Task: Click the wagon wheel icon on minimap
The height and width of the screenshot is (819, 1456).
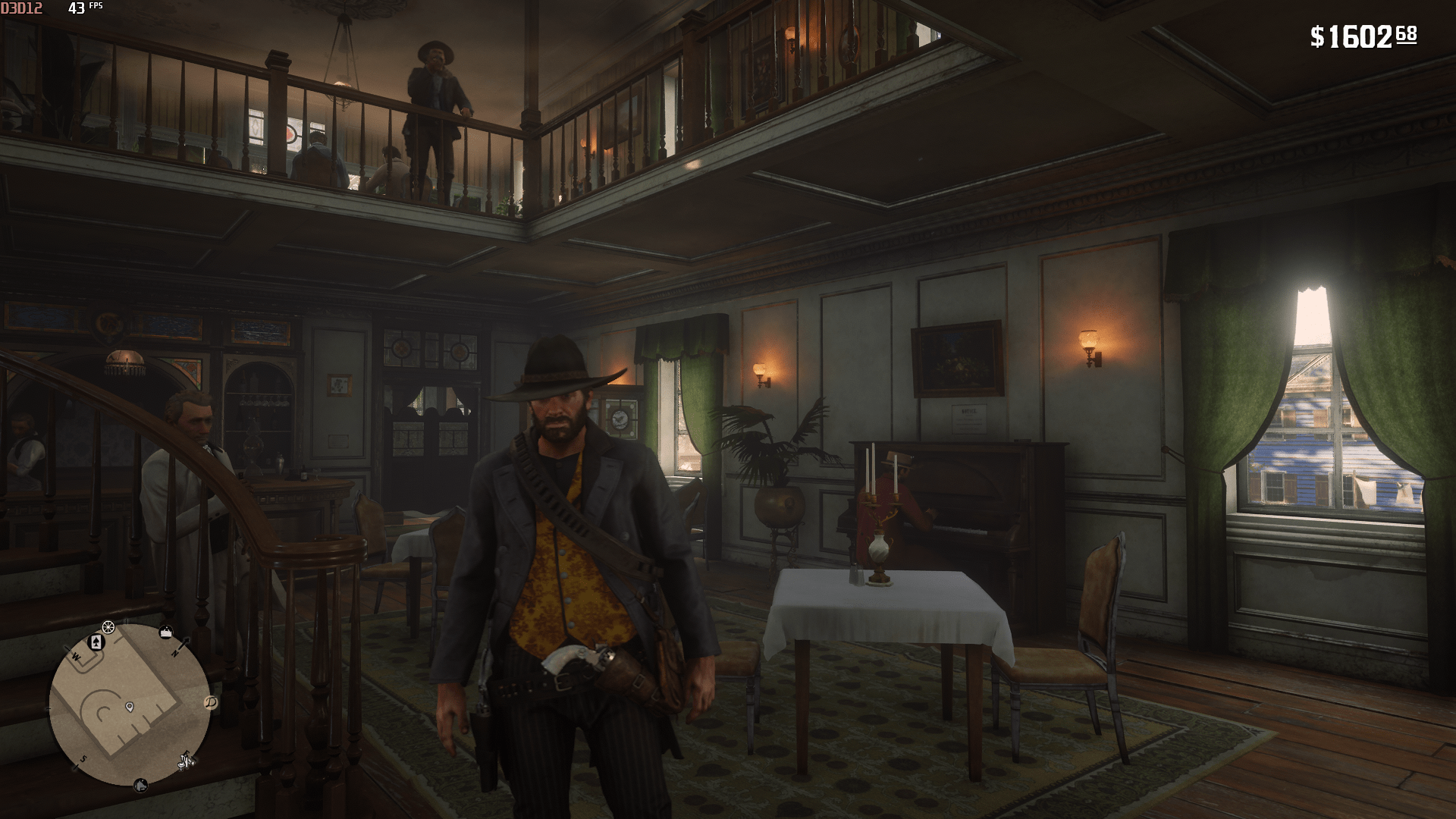Action: click(x=108, y=626)
